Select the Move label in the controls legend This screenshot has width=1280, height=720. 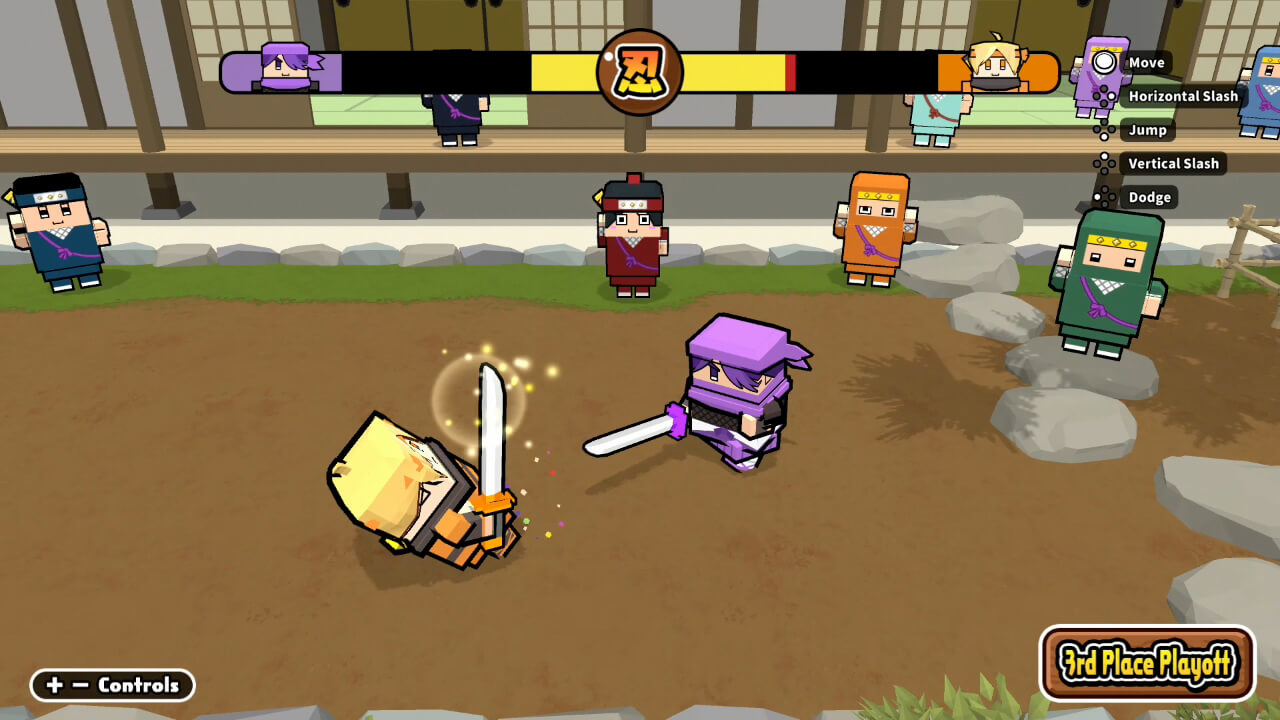pyautogui.click(x=1148, y=63)
